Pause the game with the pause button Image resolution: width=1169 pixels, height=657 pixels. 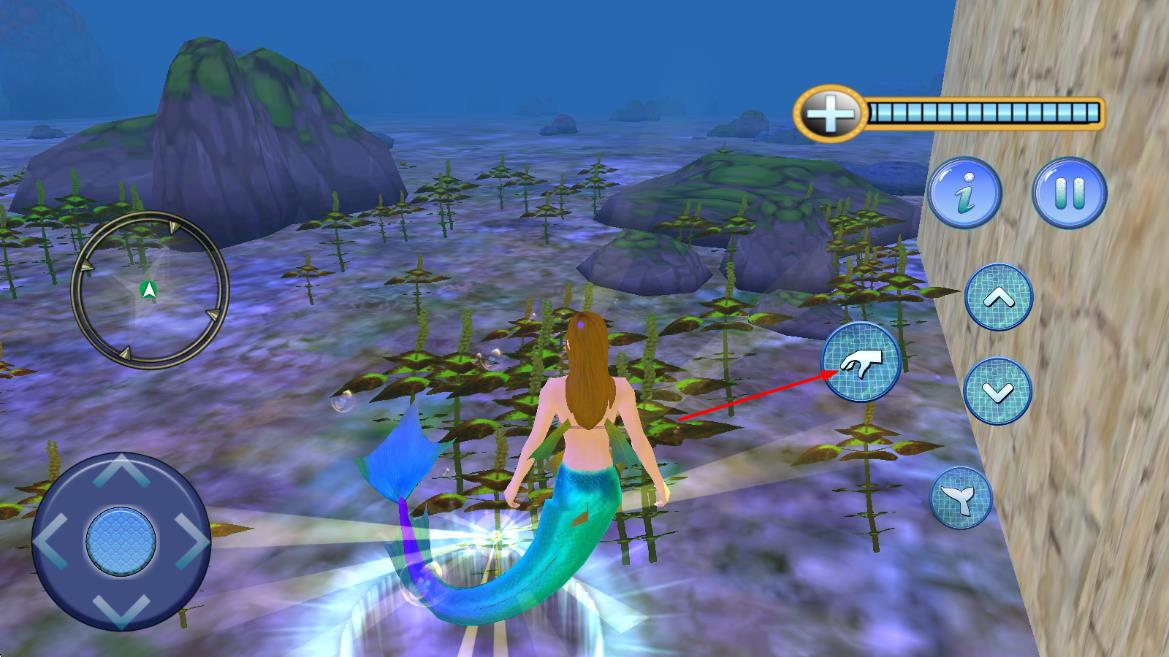[1069, 193]
